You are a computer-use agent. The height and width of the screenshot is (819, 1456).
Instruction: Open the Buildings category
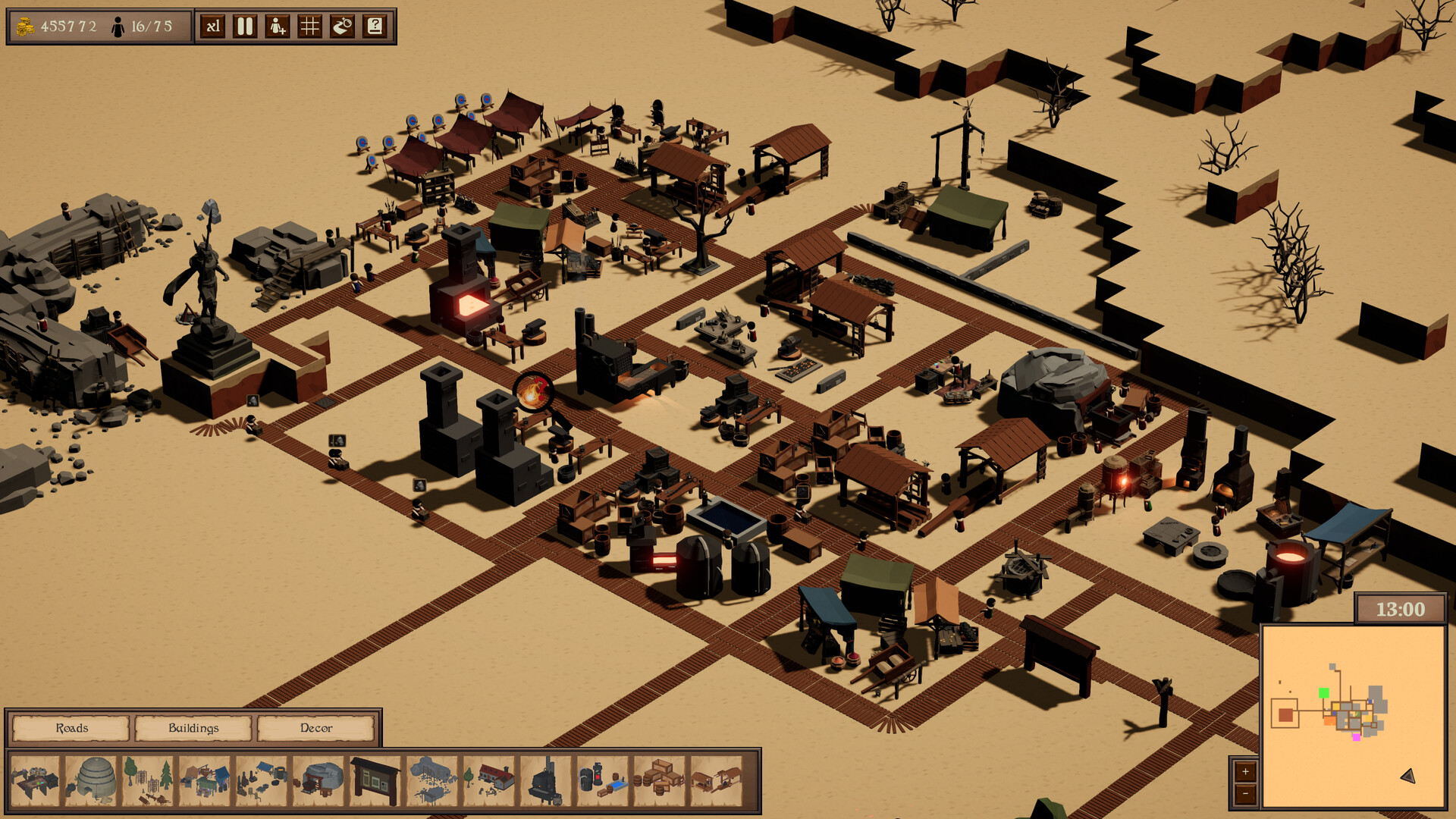pos(194,729)
